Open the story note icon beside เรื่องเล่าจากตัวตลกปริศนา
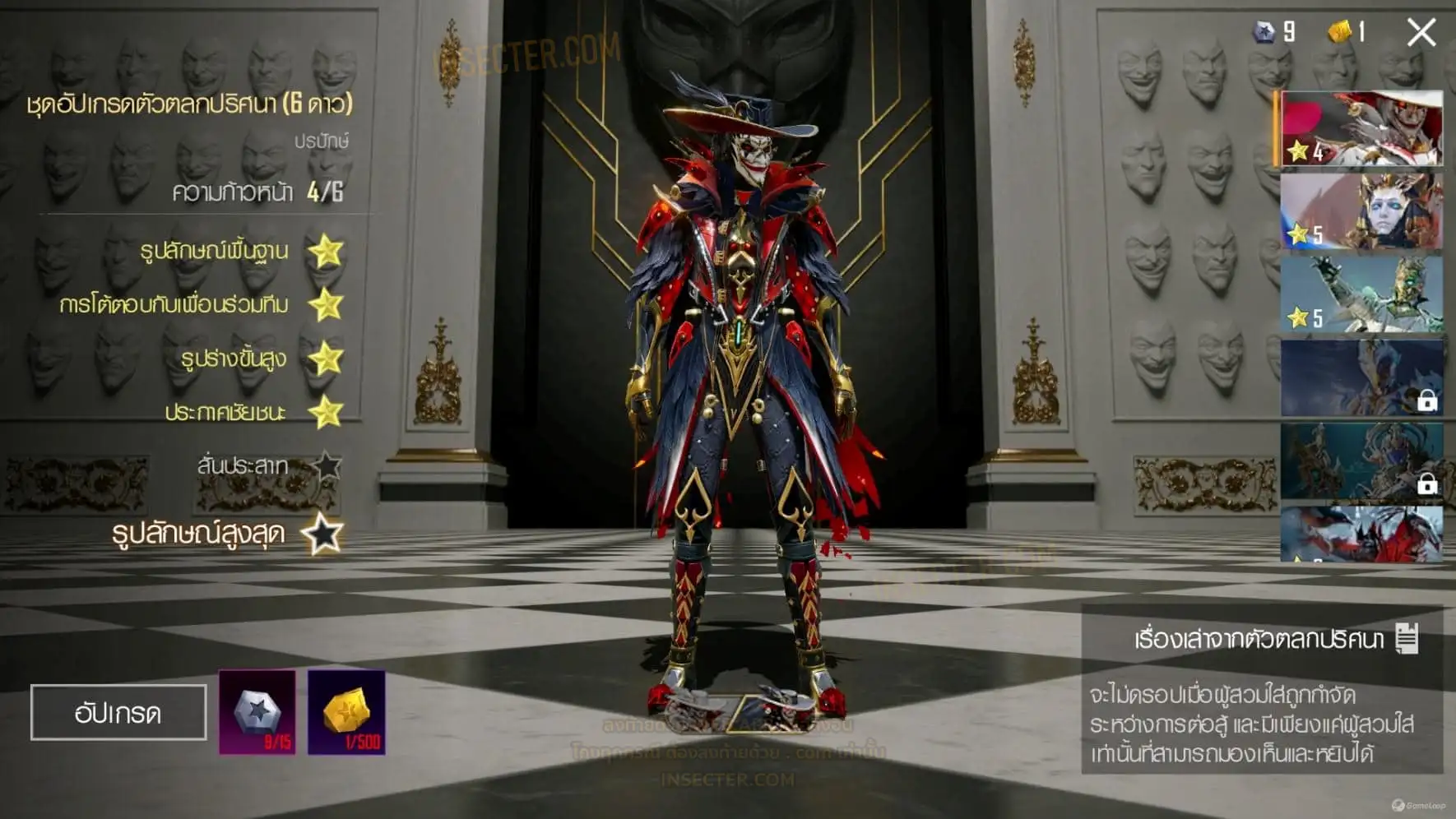This screenshot has height=819, width=1456. pyautogui.click(x=1407, y=638)
